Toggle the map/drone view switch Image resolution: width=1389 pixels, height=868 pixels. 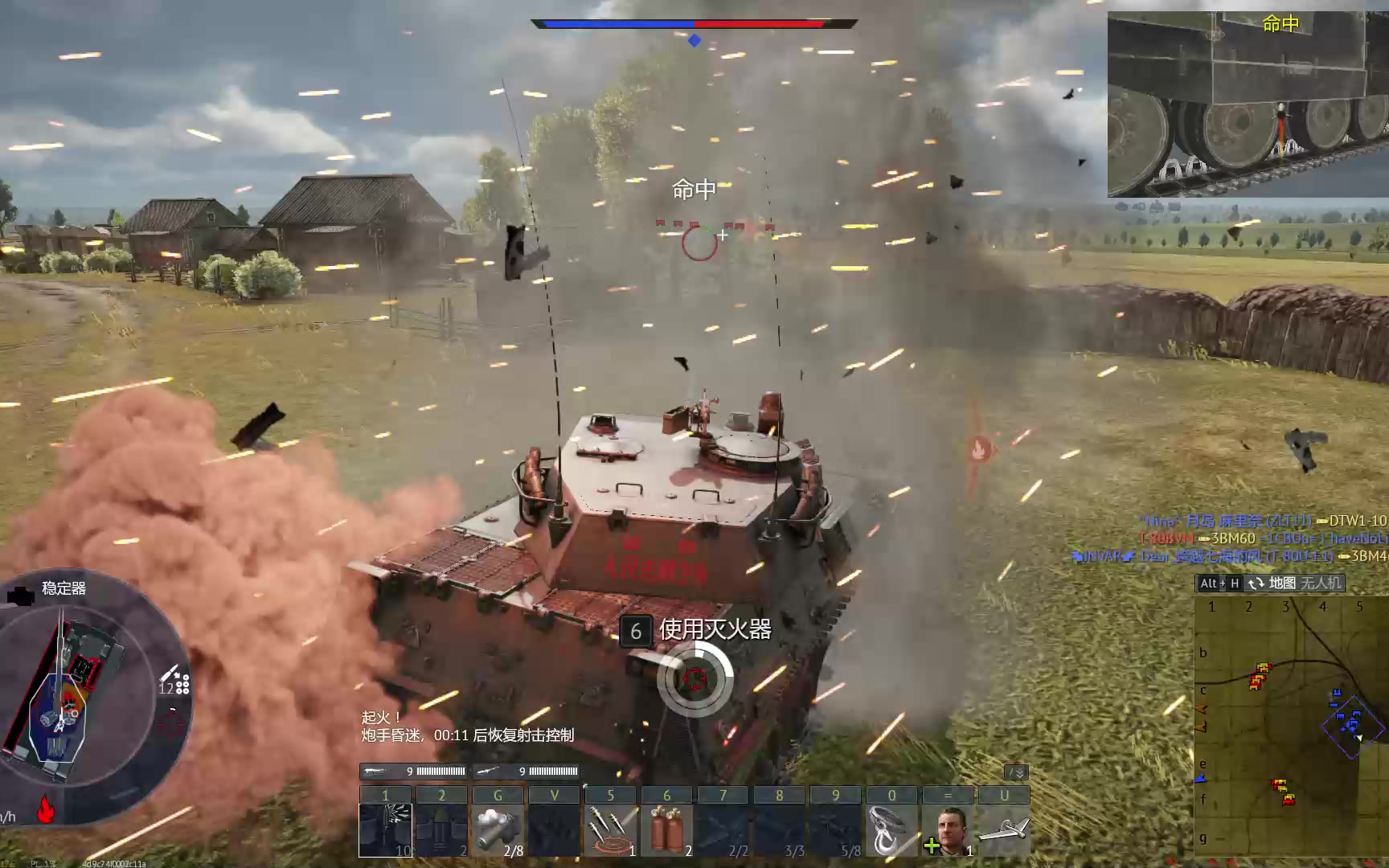coord(1256,583)
